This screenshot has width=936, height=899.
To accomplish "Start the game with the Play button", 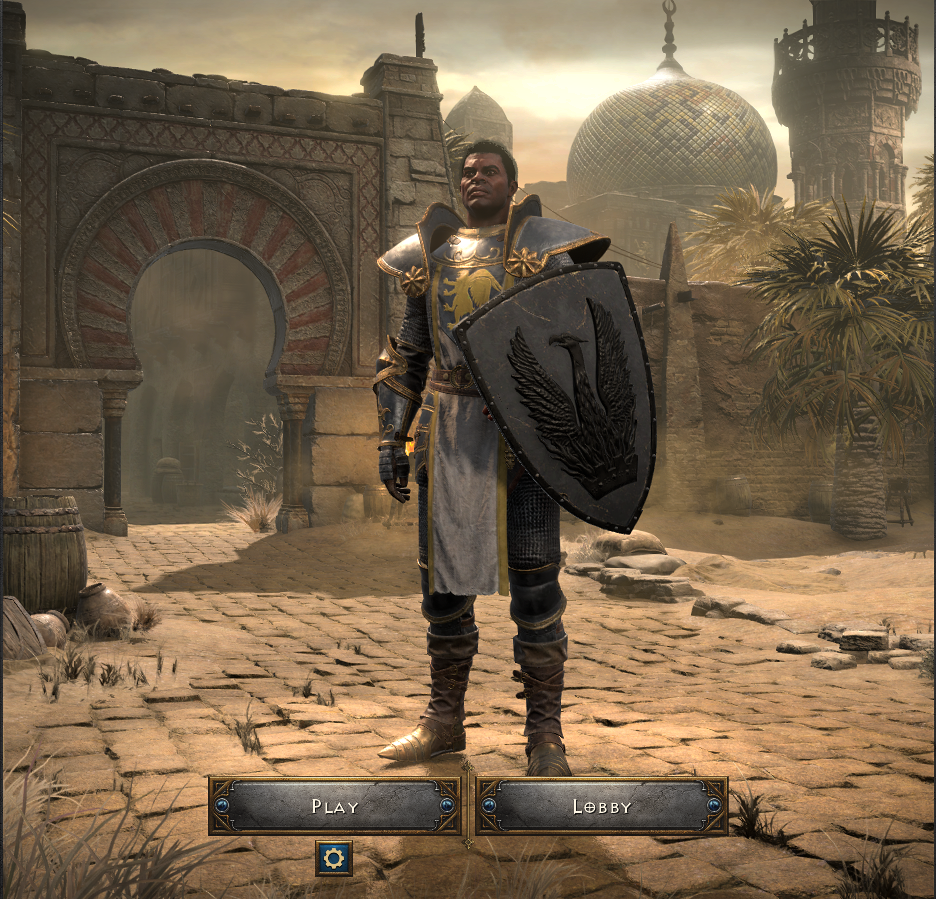I will coord(334,806).
